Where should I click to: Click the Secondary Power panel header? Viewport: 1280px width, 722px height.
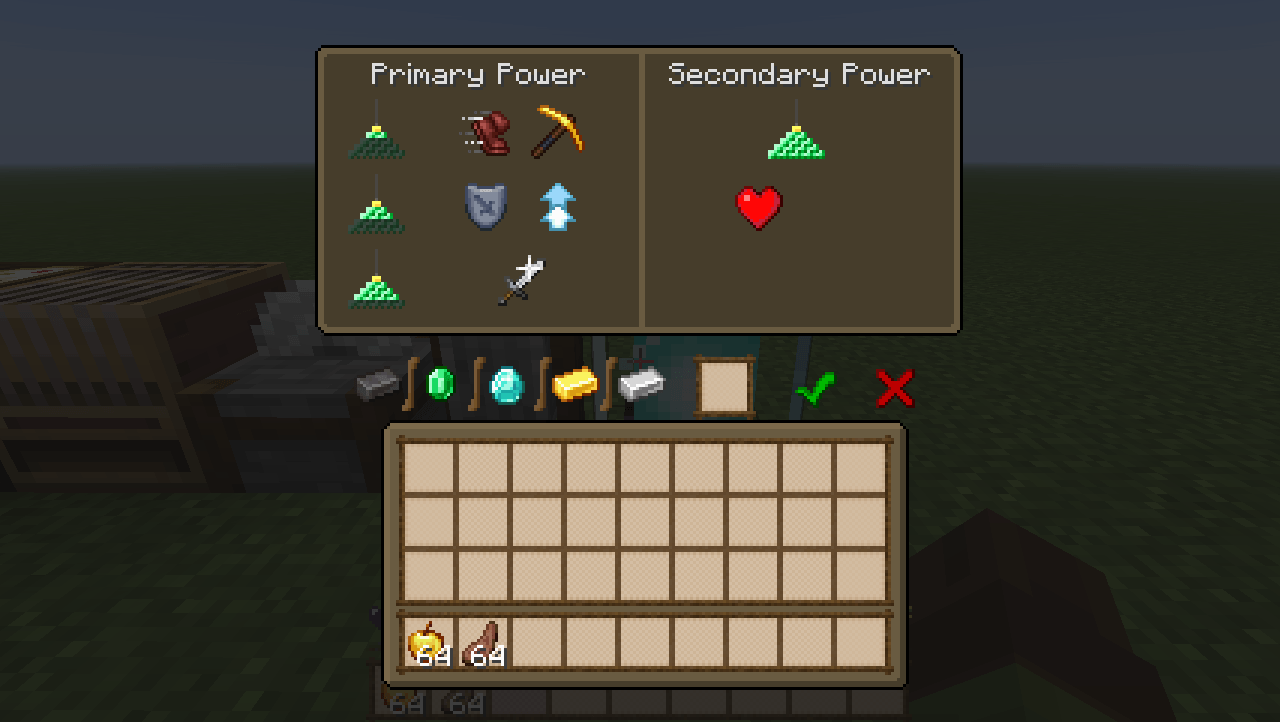(800, 74)
